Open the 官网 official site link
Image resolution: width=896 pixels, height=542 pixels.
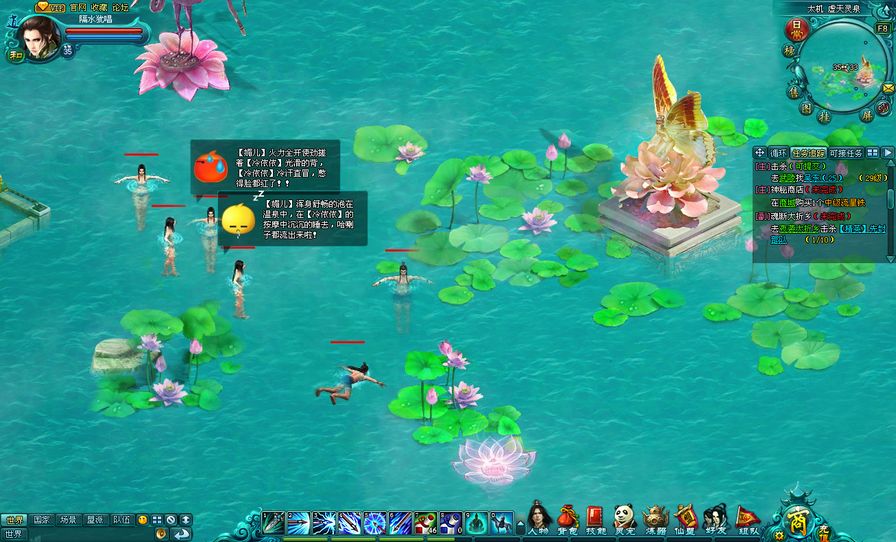pyautogui.click(x=78, y=6)
